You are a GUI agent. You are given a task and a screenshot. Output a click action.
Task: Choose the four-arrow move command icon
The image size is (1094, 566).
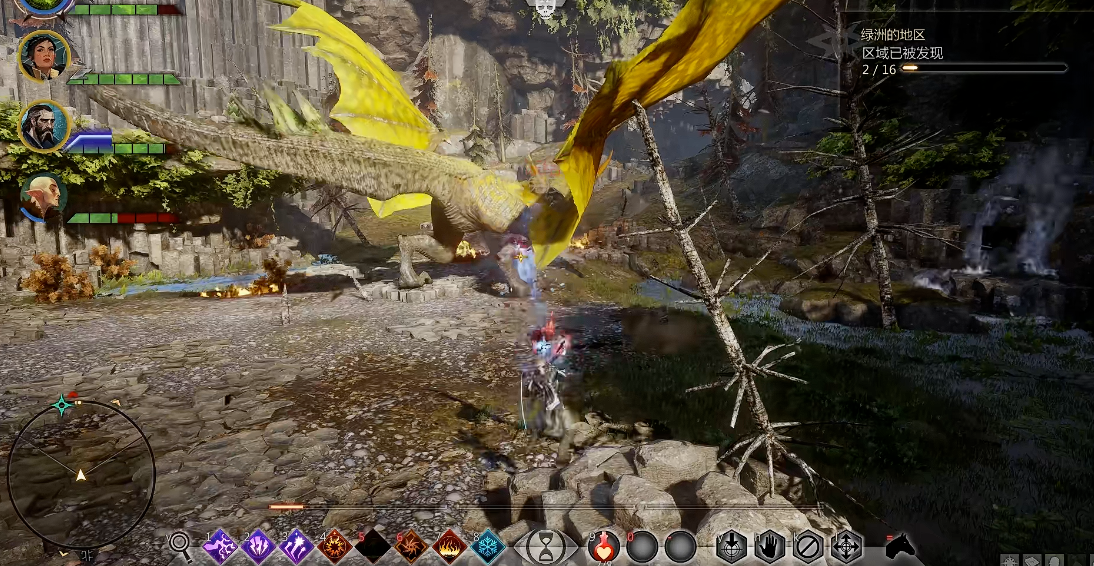coord(846,547)
